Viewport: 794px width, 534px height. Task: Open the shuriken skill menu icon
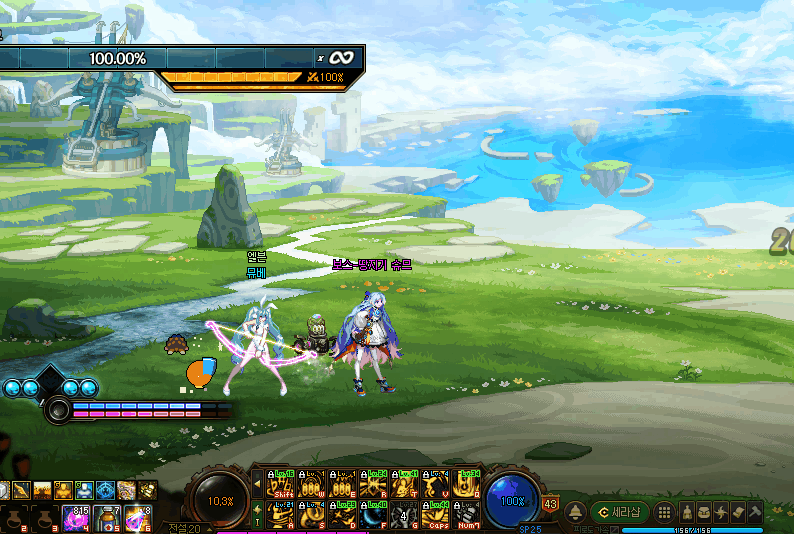[x=721, y=511]
